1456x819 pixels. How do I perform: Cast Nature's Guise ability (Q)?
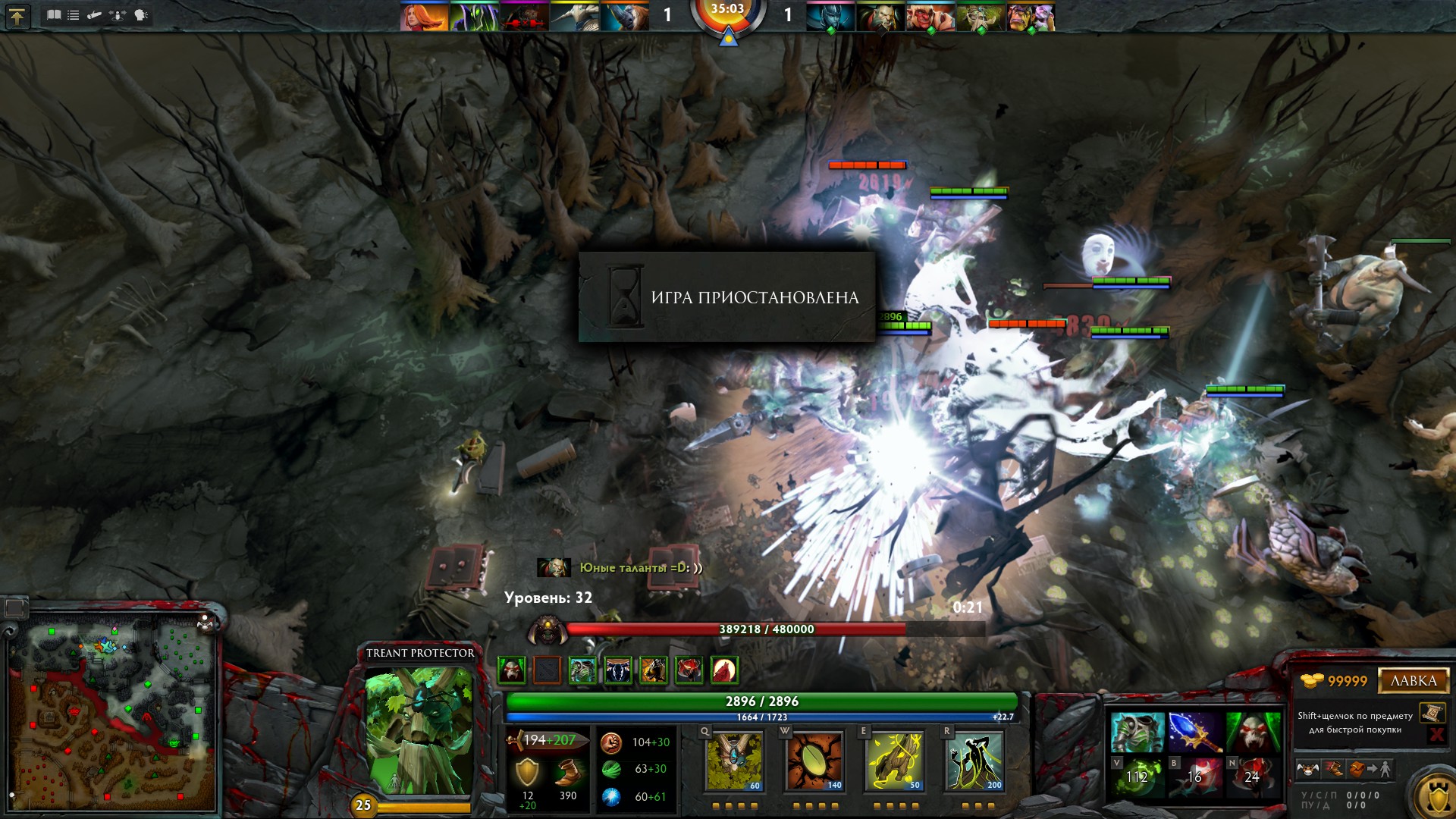click(734, 761)
